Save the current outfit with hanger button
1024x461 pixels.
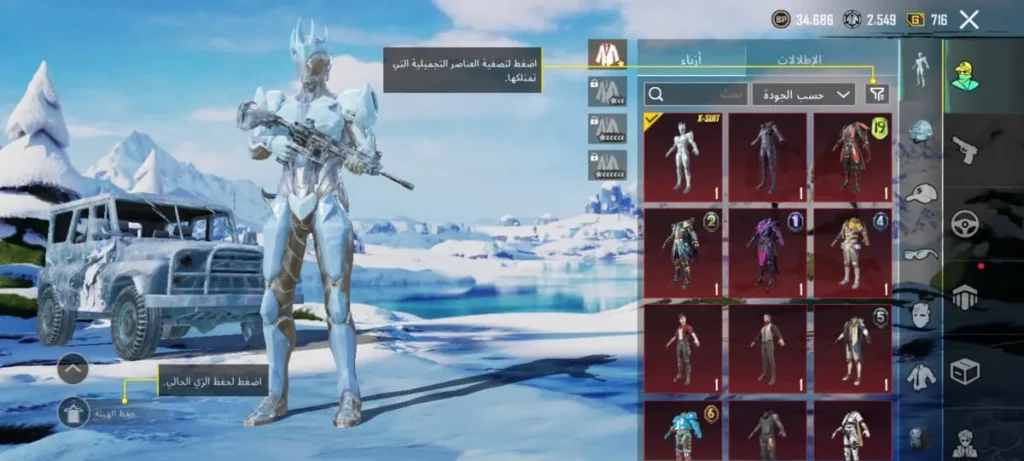[74, 411]
